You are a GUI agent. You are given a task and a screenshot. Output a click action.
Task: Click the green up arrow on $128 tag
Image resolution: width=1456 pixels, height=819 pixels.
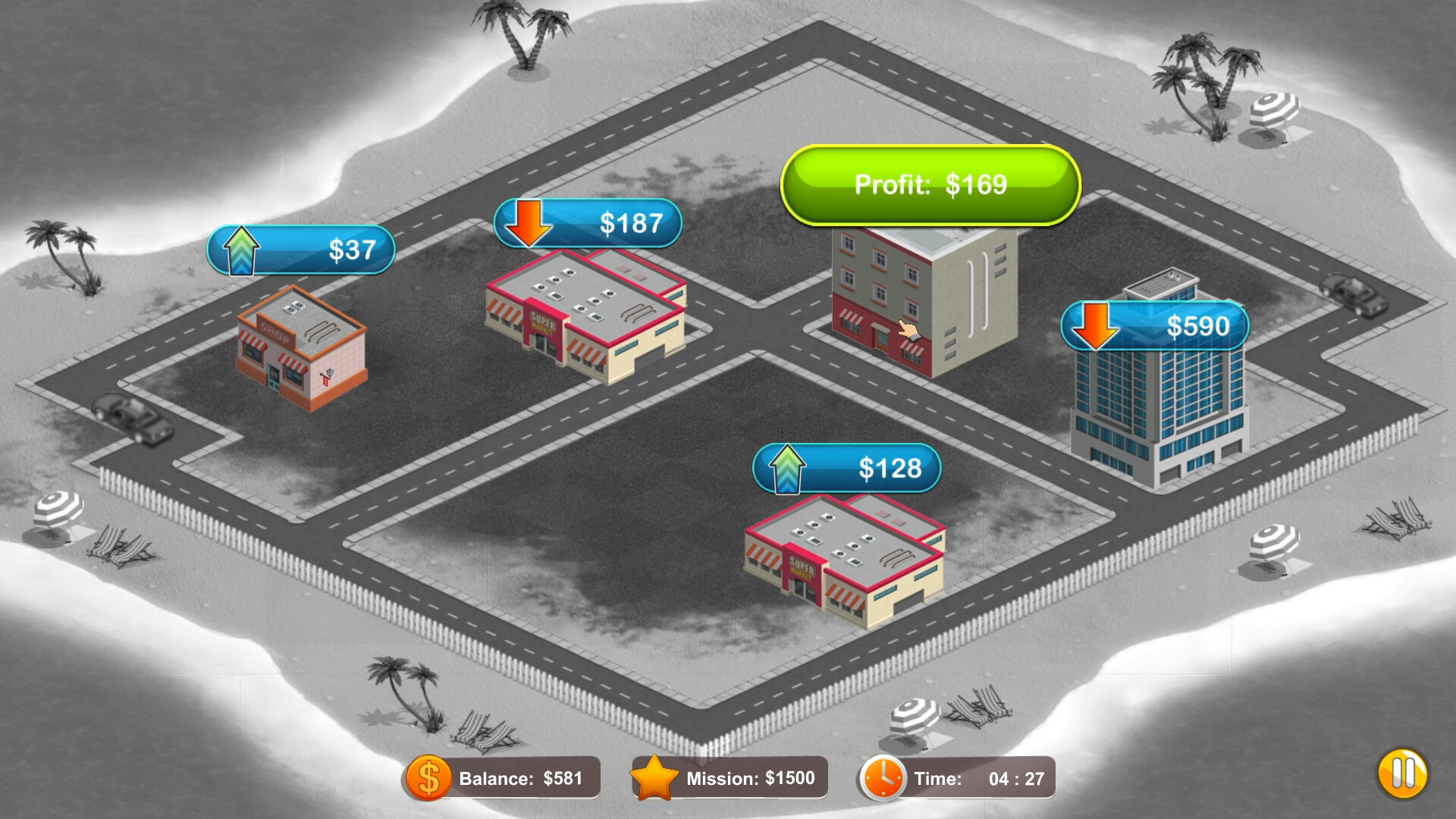(x=787, y=469)
